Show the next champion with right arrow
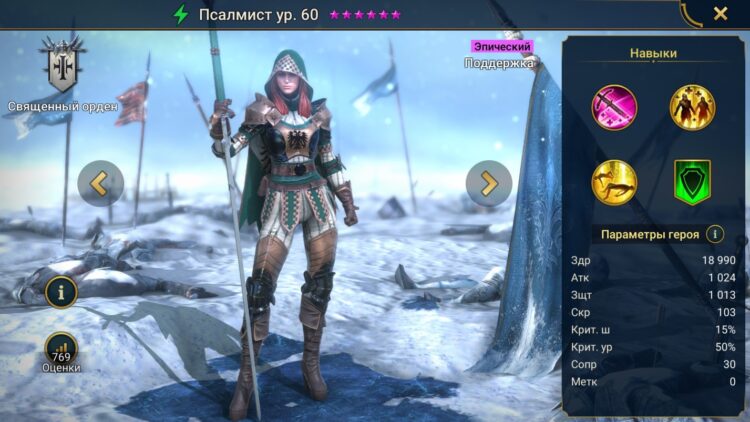The height and width of the screenshot is (422, 750). point(489,183)
